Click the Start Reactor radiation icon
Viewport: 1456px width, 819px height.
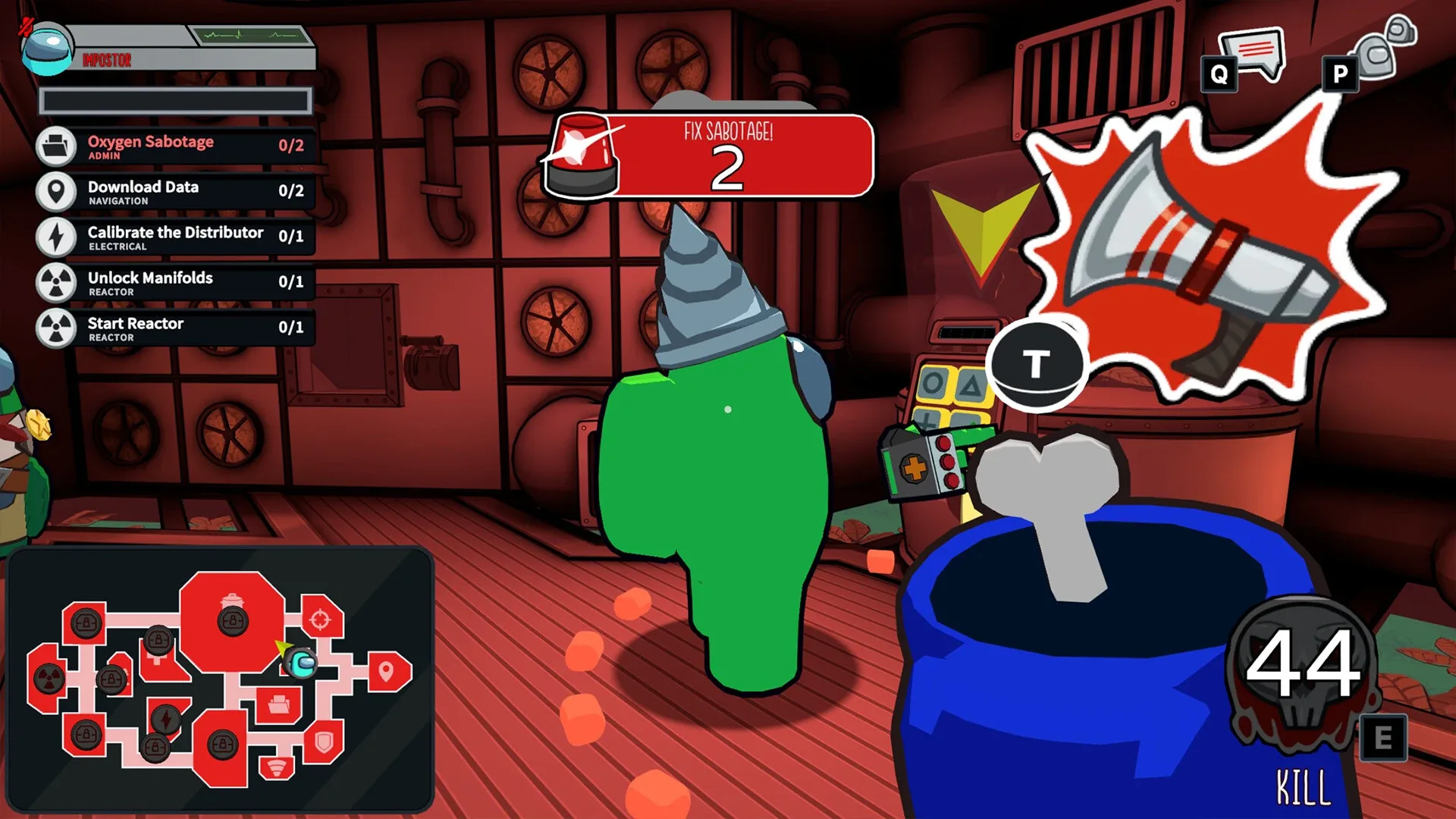55,329
